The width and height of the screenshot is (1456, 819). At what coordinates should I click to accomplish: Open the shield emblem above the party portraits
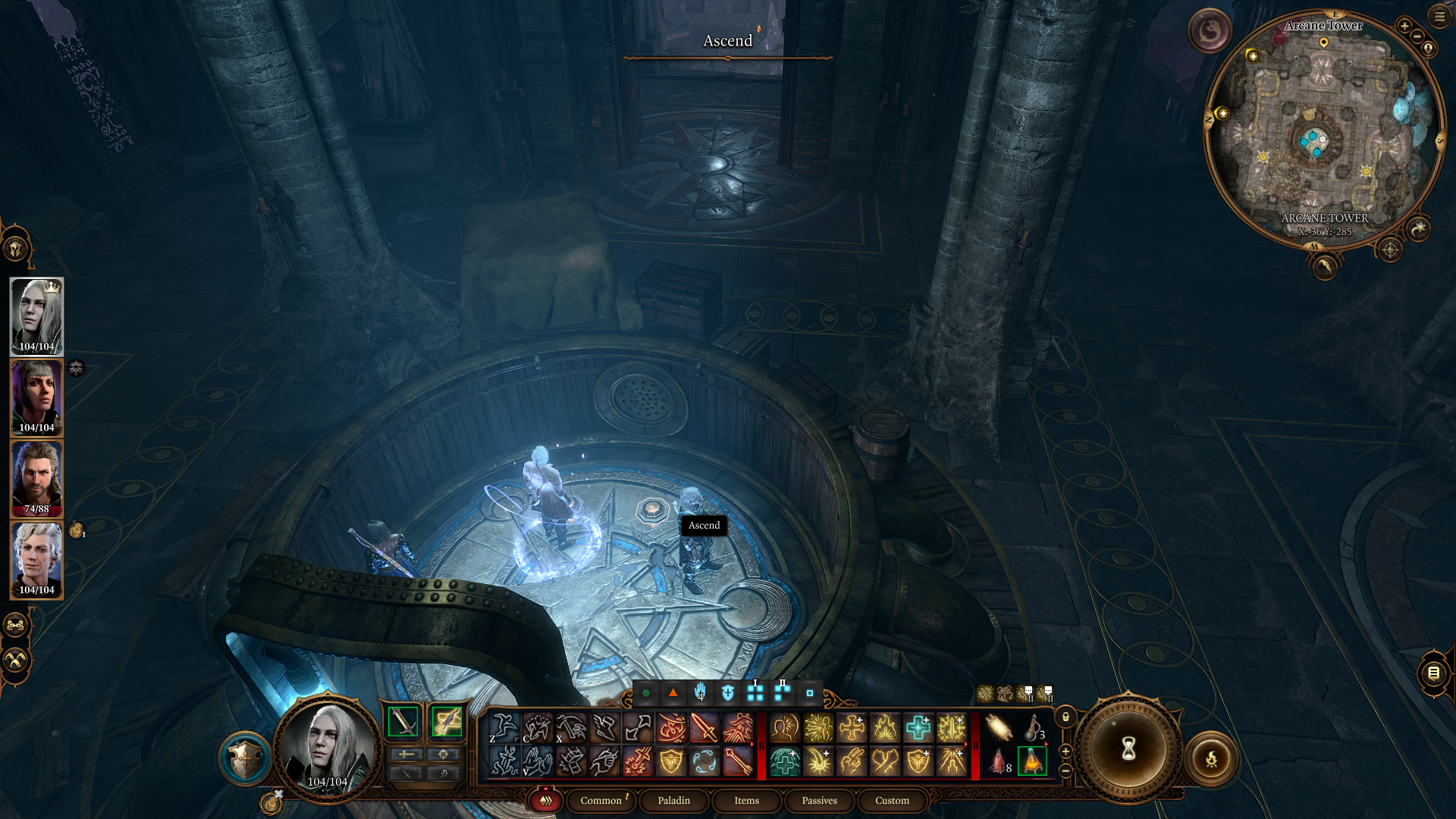pos(15,248)
